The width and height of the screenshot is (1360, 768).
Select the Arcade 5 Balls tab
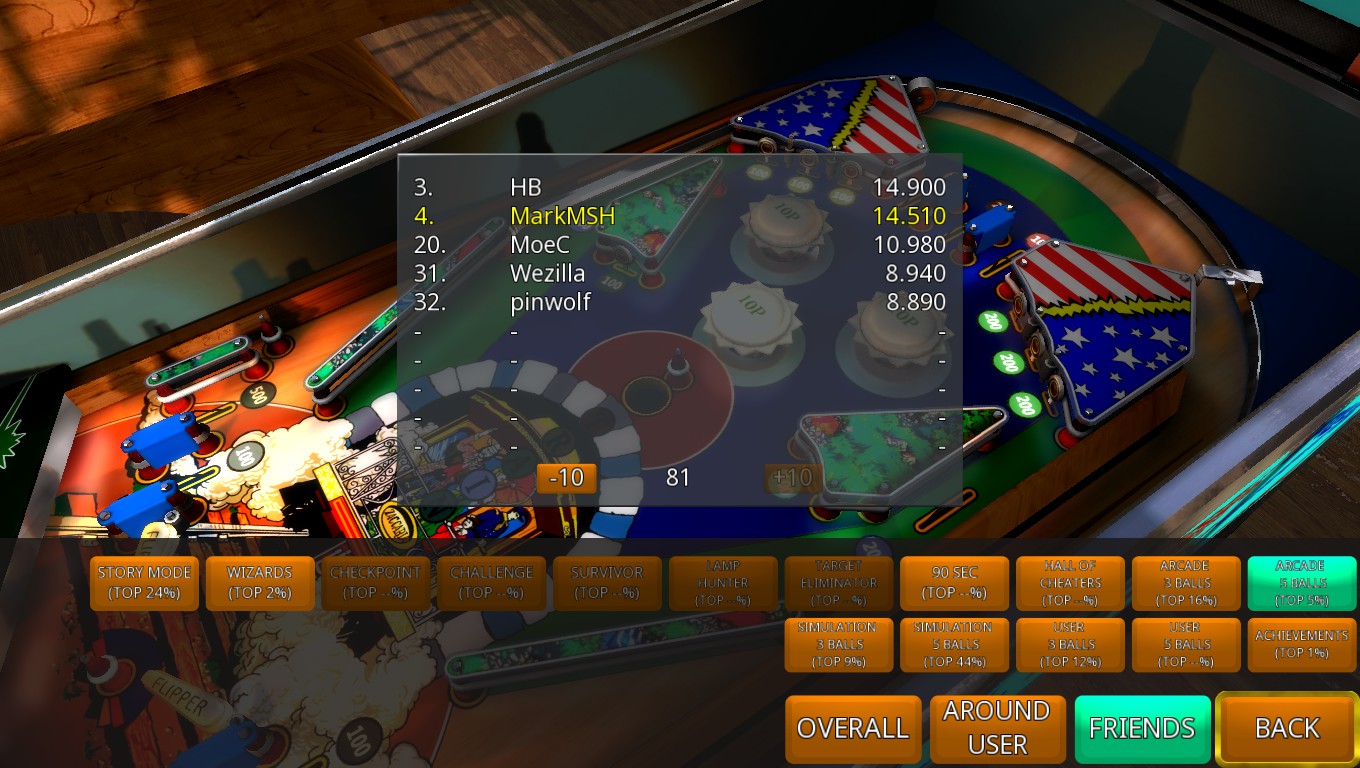pos(1301,583)
